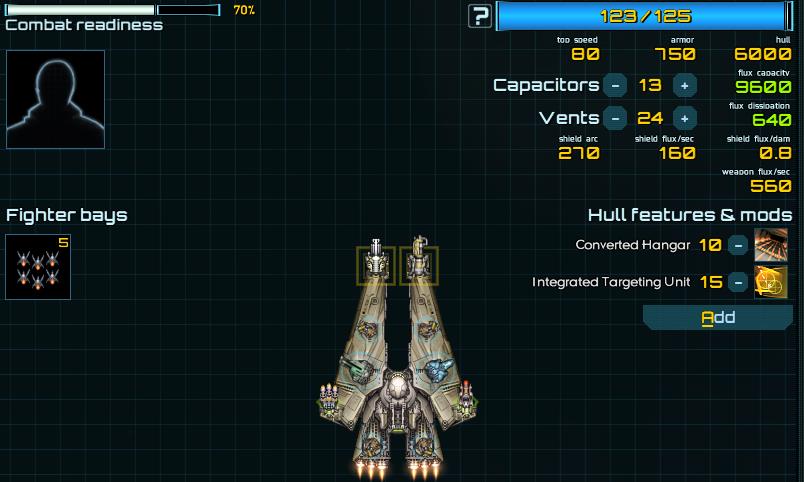Add a new hull mod
The width and height of the screenshot is (804, 482).
pos(717,318)
